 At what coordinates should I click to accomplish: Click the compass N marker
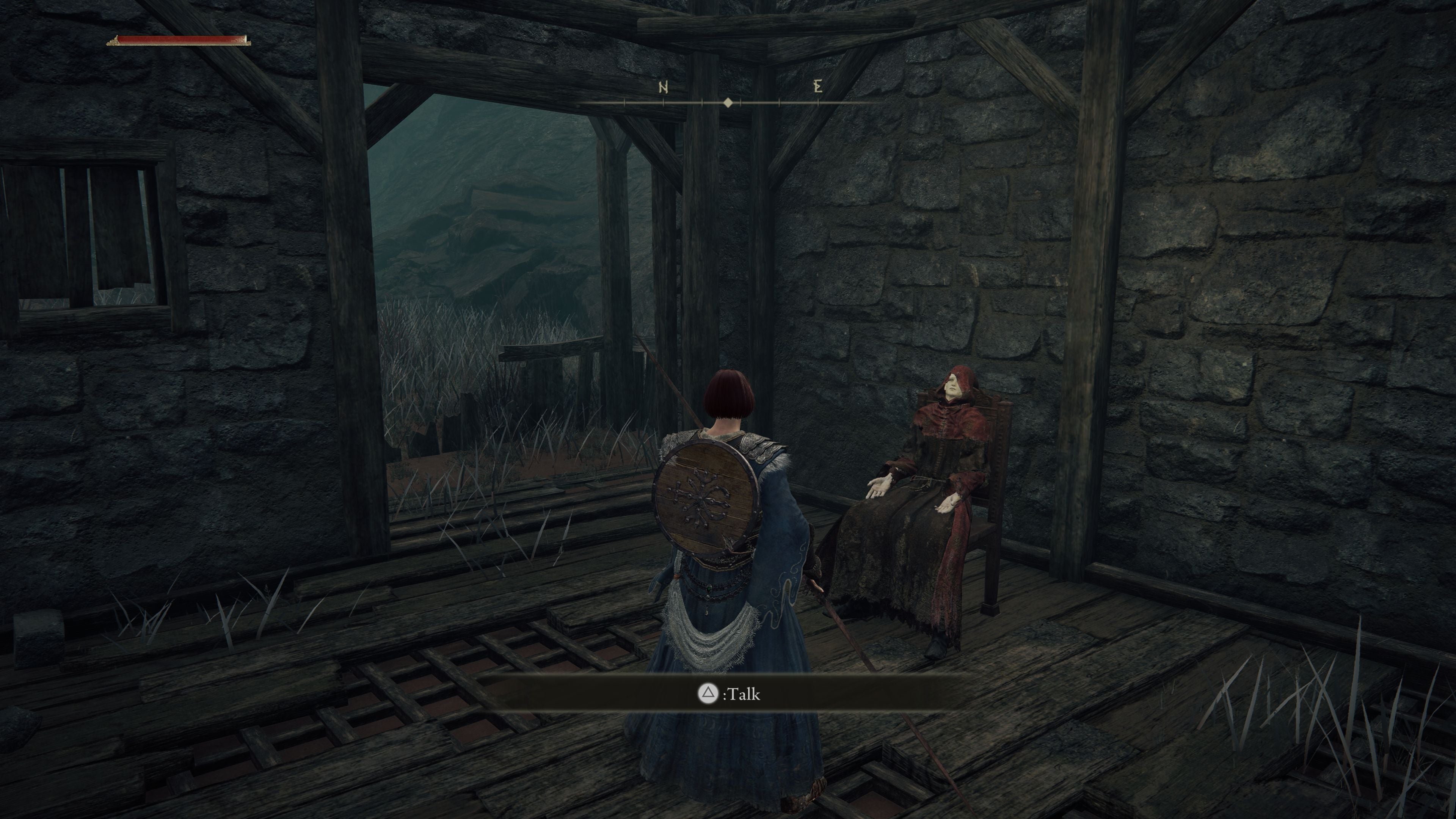coord(664,88)
